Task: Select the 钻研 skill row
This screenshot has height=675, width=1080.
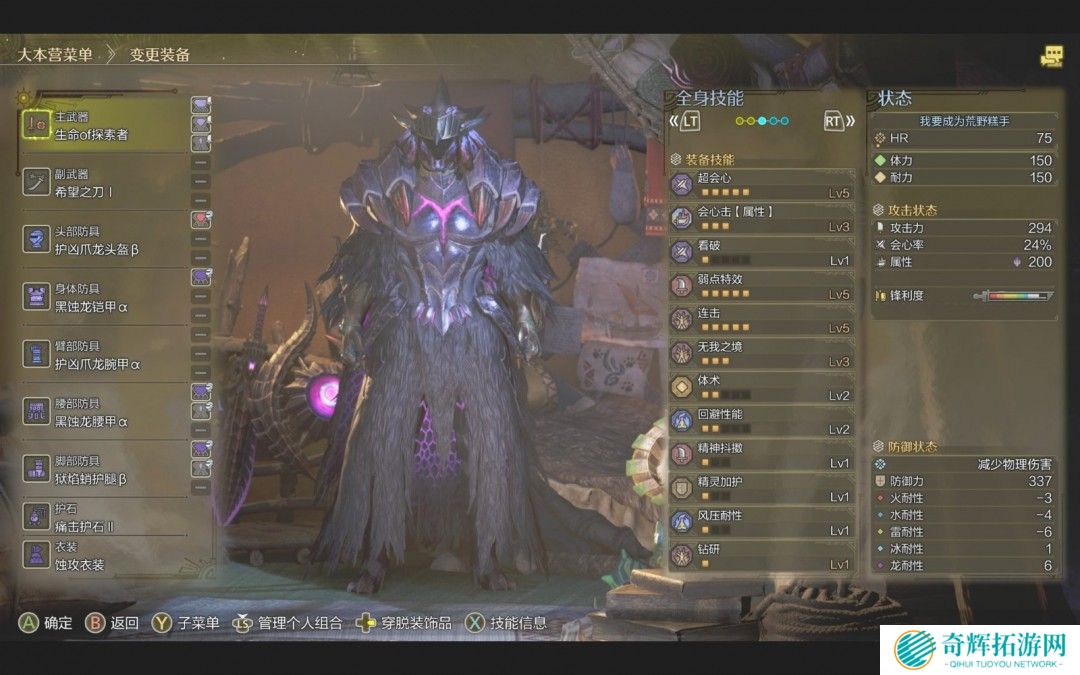Action: point(762,556)
